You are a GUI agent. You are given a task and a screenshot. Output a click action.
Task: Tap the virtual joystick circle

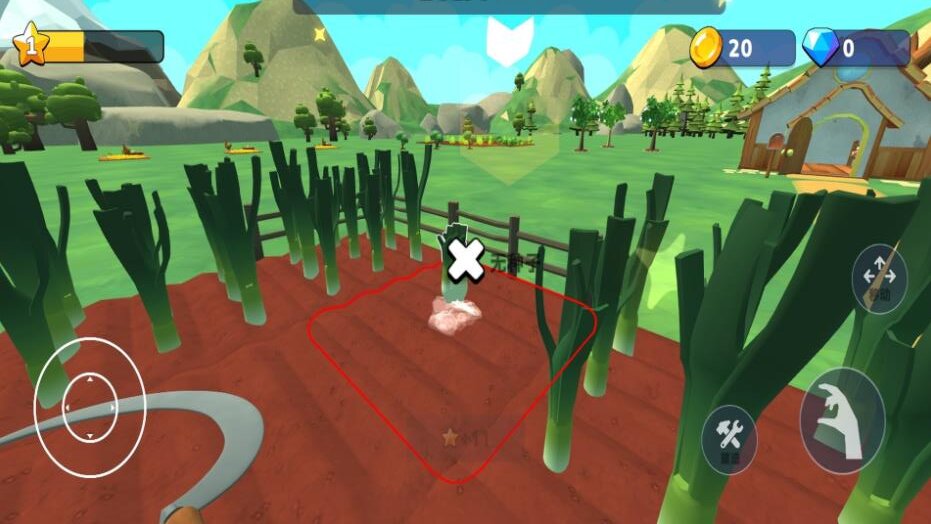pos(90,407)
